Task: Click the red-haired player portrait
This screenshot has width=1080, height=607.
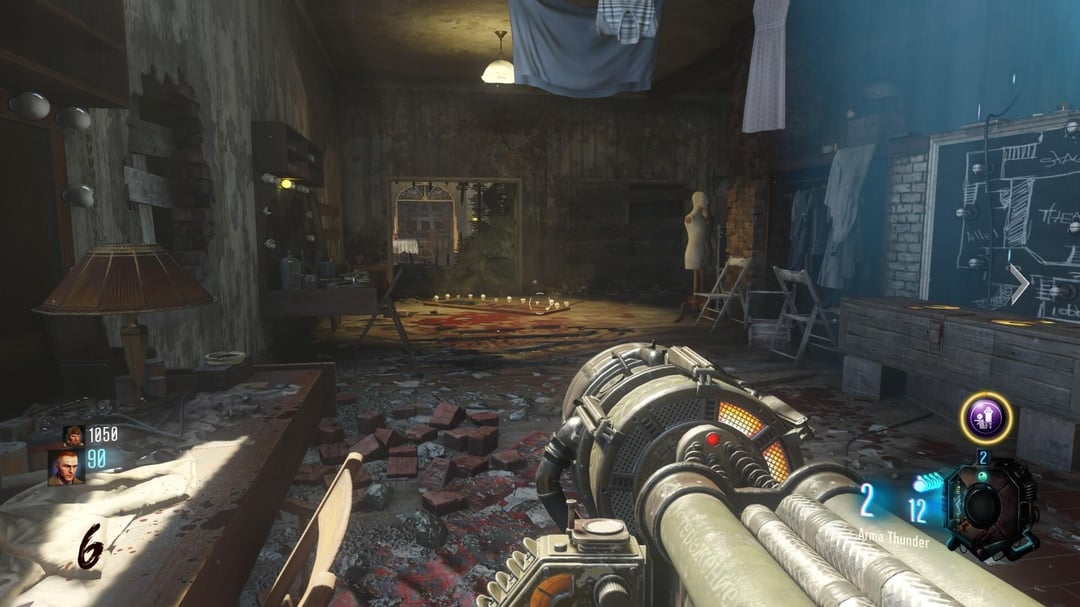Action: click(x=66, y=466)
